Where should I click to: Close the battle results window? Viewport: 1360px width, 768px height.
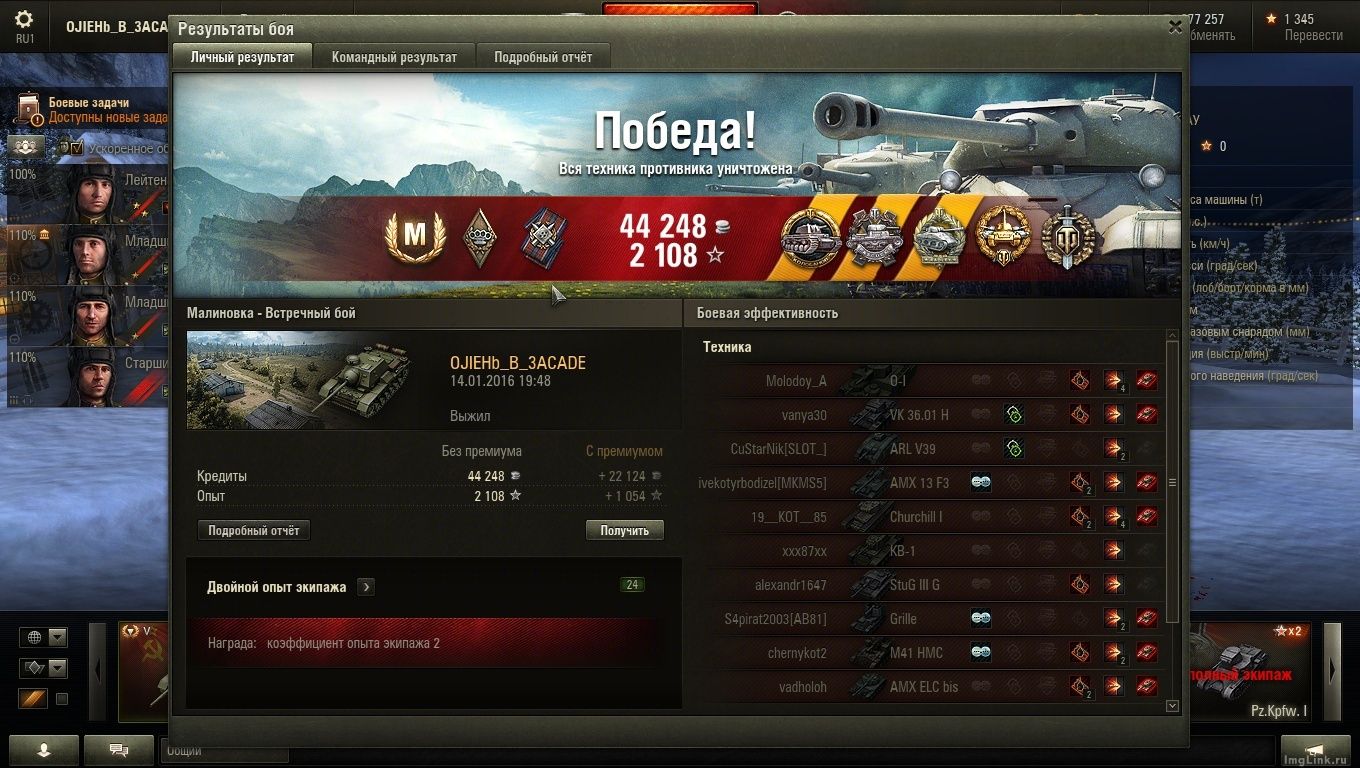pos(1175,28)
